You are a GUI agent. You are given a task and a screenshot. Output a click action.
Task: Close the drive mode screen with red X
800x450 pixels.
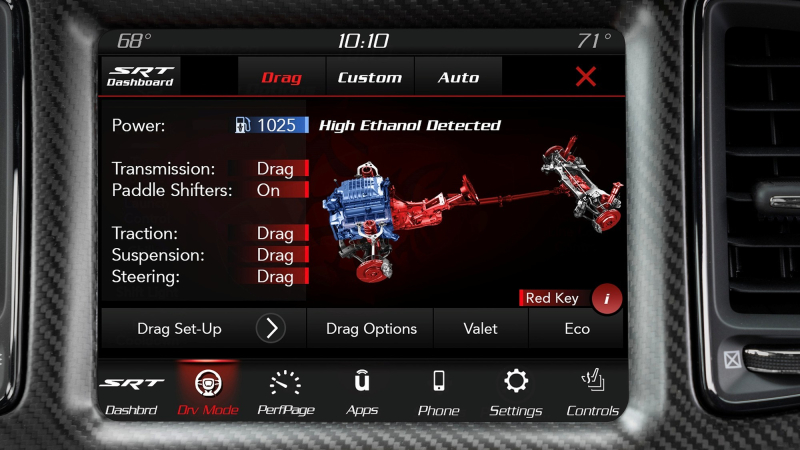586,76
